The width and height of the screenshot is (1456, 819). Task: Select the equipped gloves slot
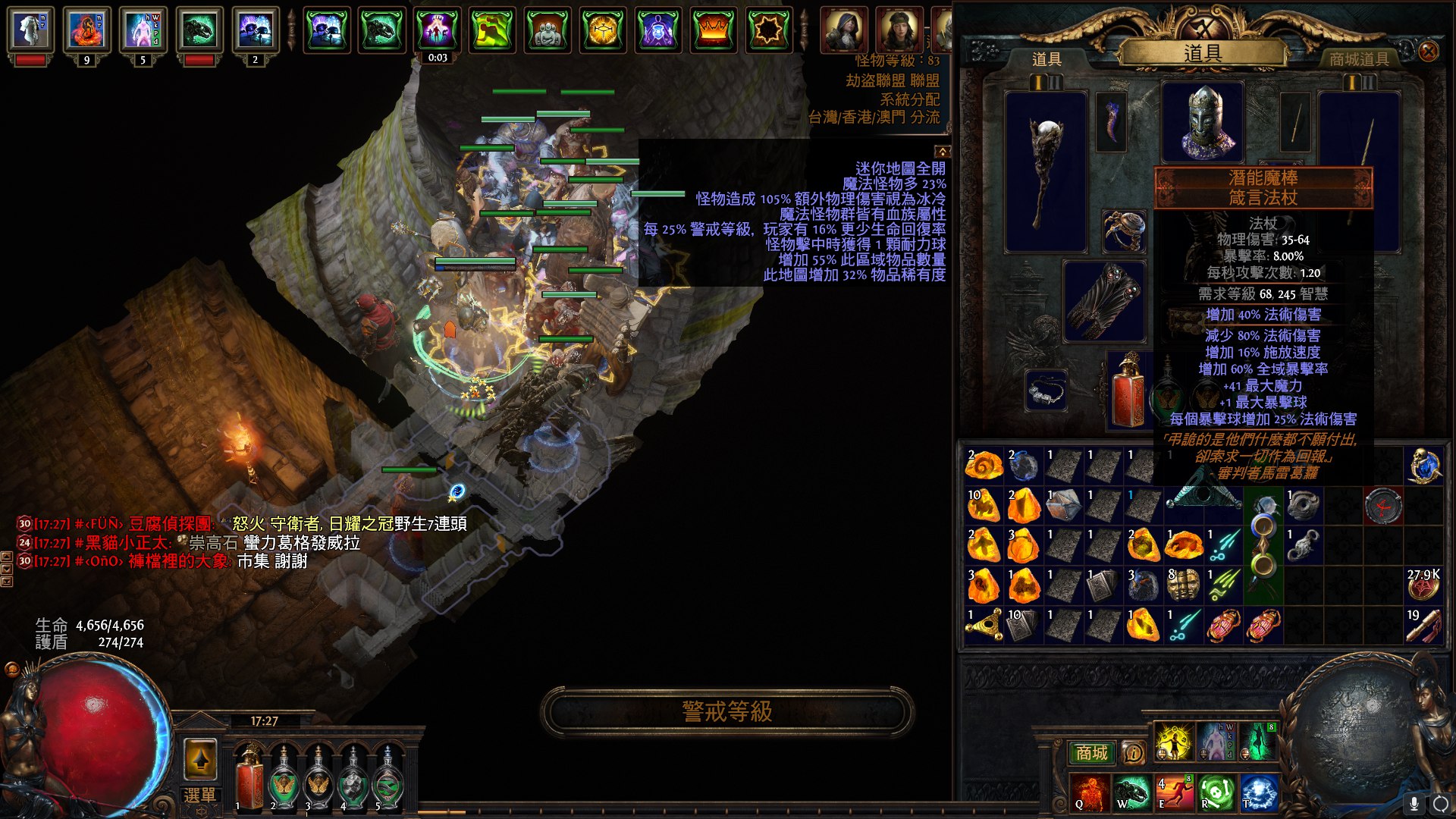1104,301
